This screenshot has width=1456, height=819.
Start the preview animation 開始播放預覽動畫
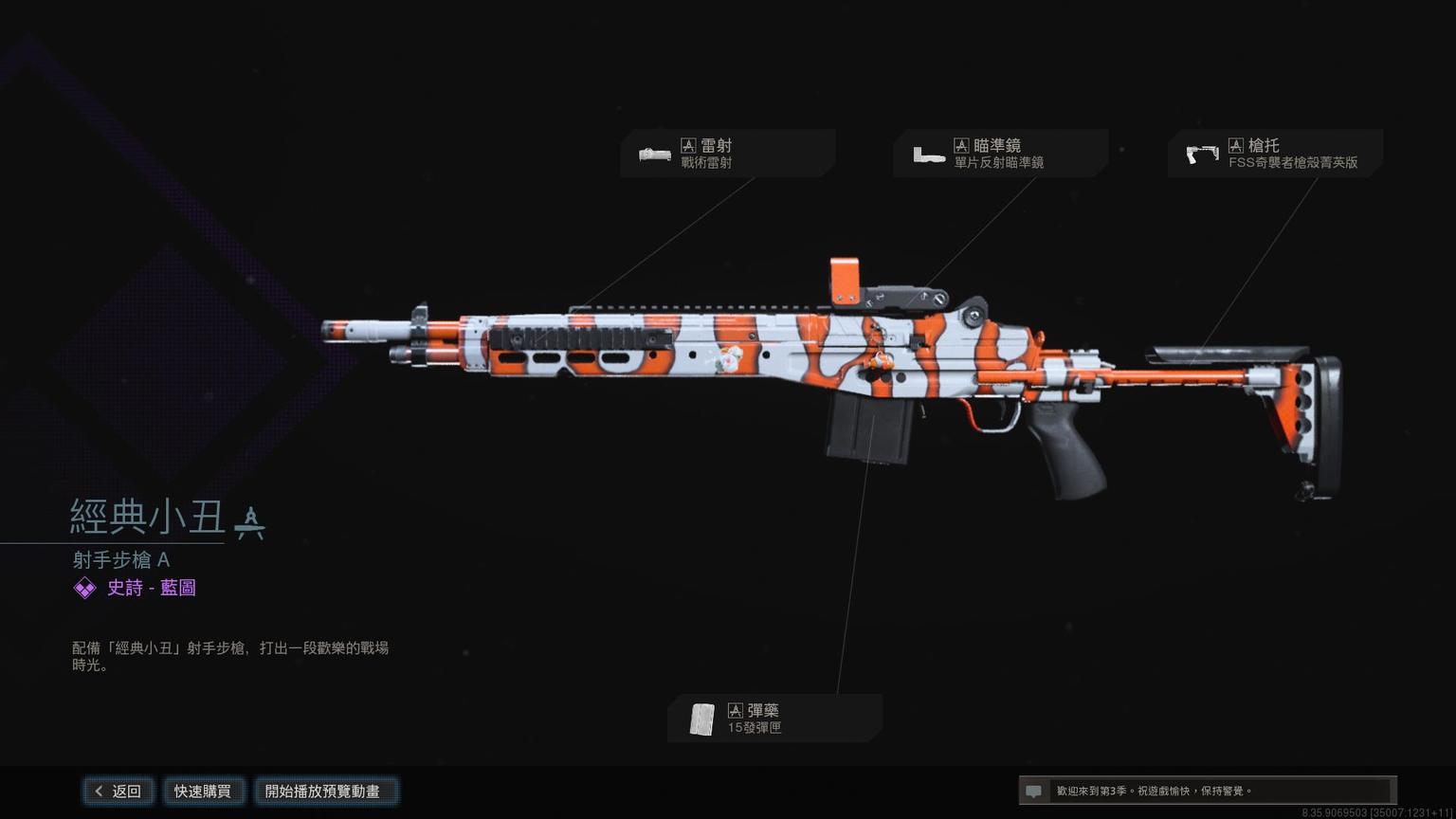click(x=323, y=792)
